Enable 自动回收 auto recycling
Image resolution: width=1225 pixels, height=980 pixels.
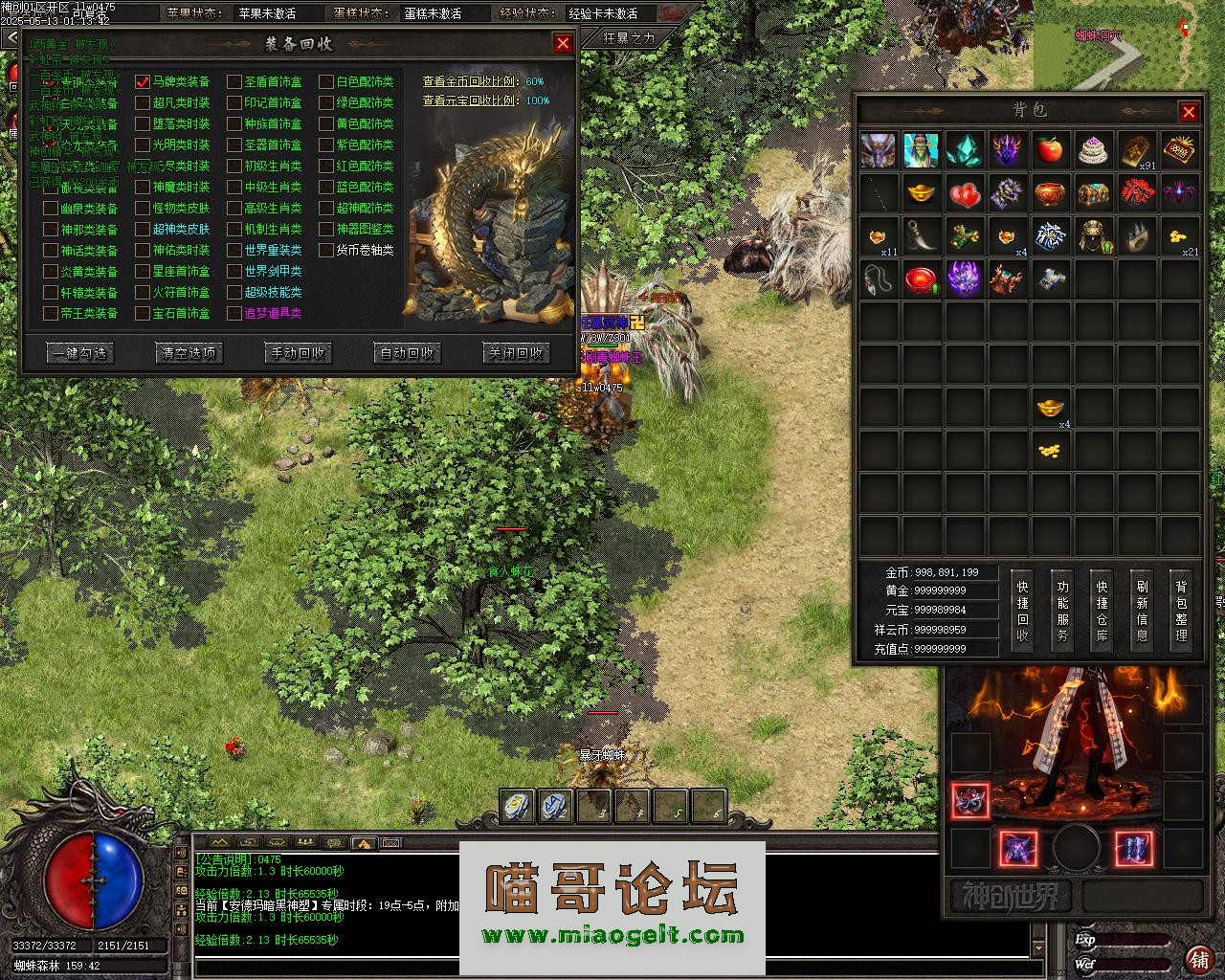(408, 353)
